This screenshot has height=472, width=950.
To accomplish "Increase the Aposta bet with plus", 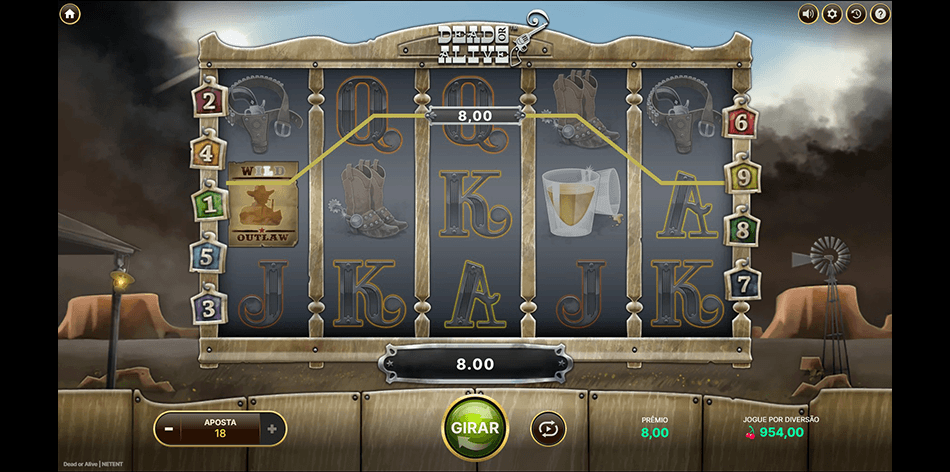I will [x=272, y=429].
